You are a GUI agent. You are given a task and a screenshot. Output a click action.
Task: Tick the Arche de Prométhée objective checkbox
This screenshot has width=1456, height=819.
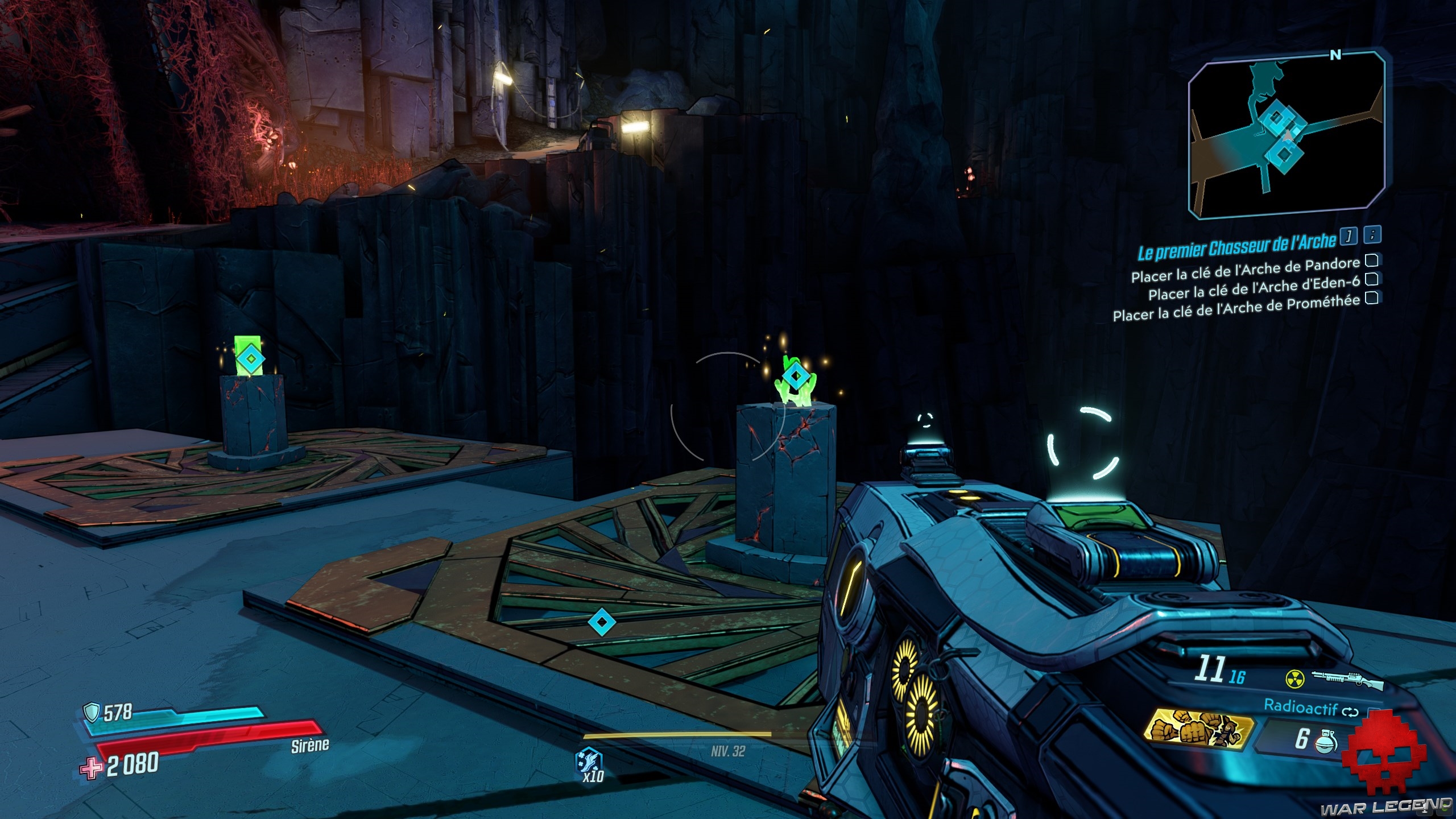tap(1371, 297)
